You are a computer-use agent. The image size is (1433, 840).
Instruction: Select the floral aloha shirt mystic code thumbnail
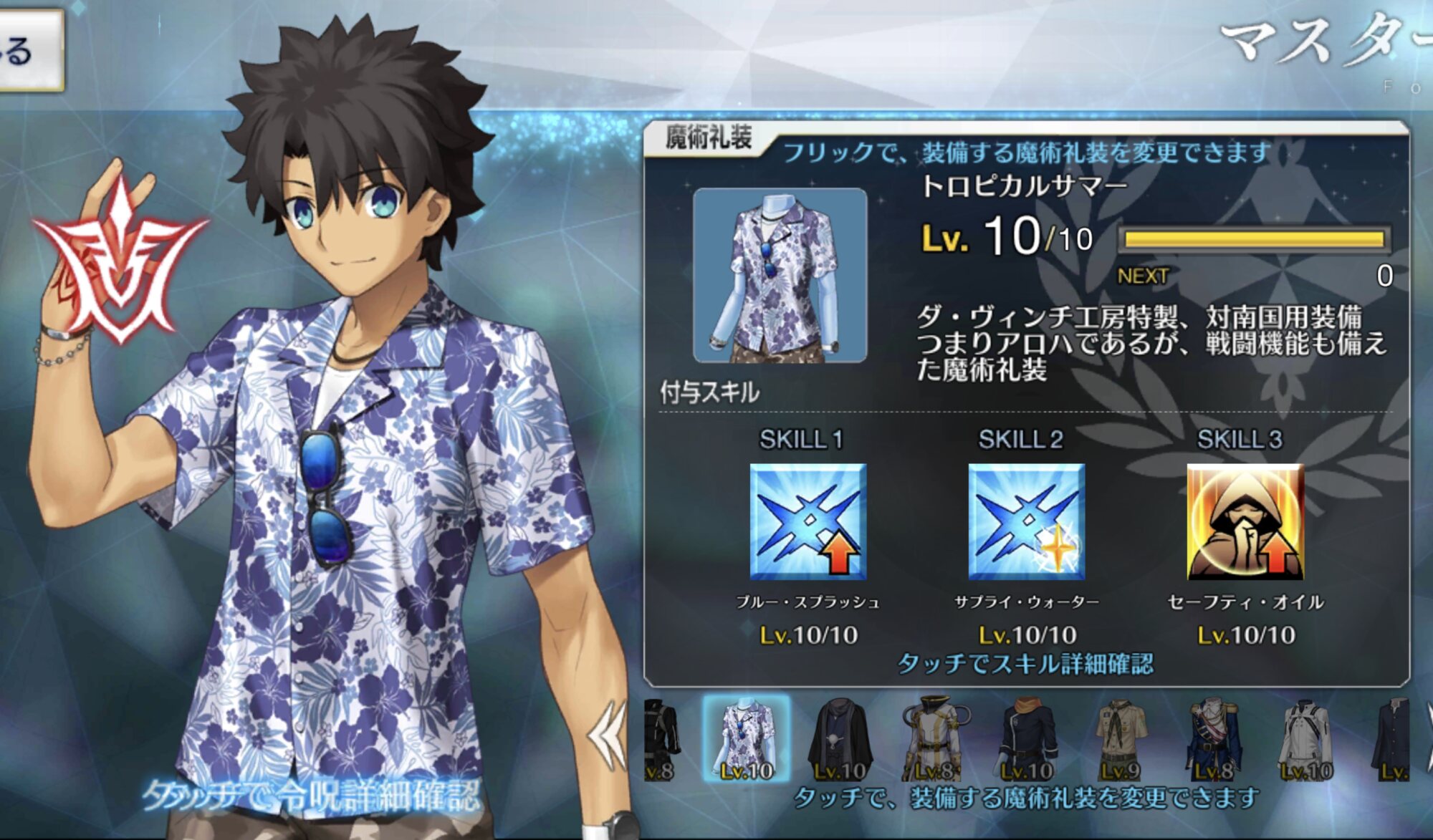pyautogui.click(x=747, y=738)
